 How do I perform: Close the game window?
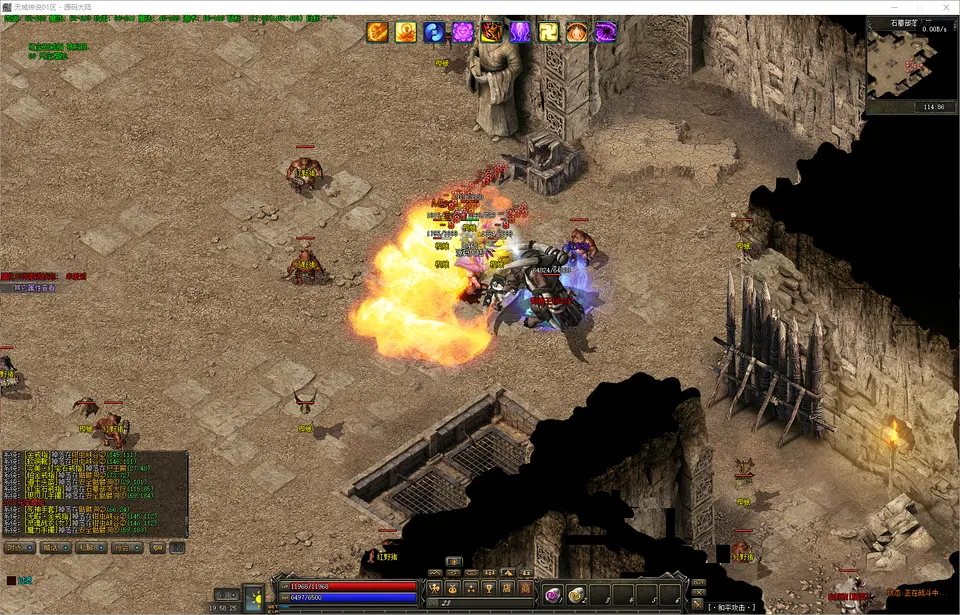pos(943,7)
